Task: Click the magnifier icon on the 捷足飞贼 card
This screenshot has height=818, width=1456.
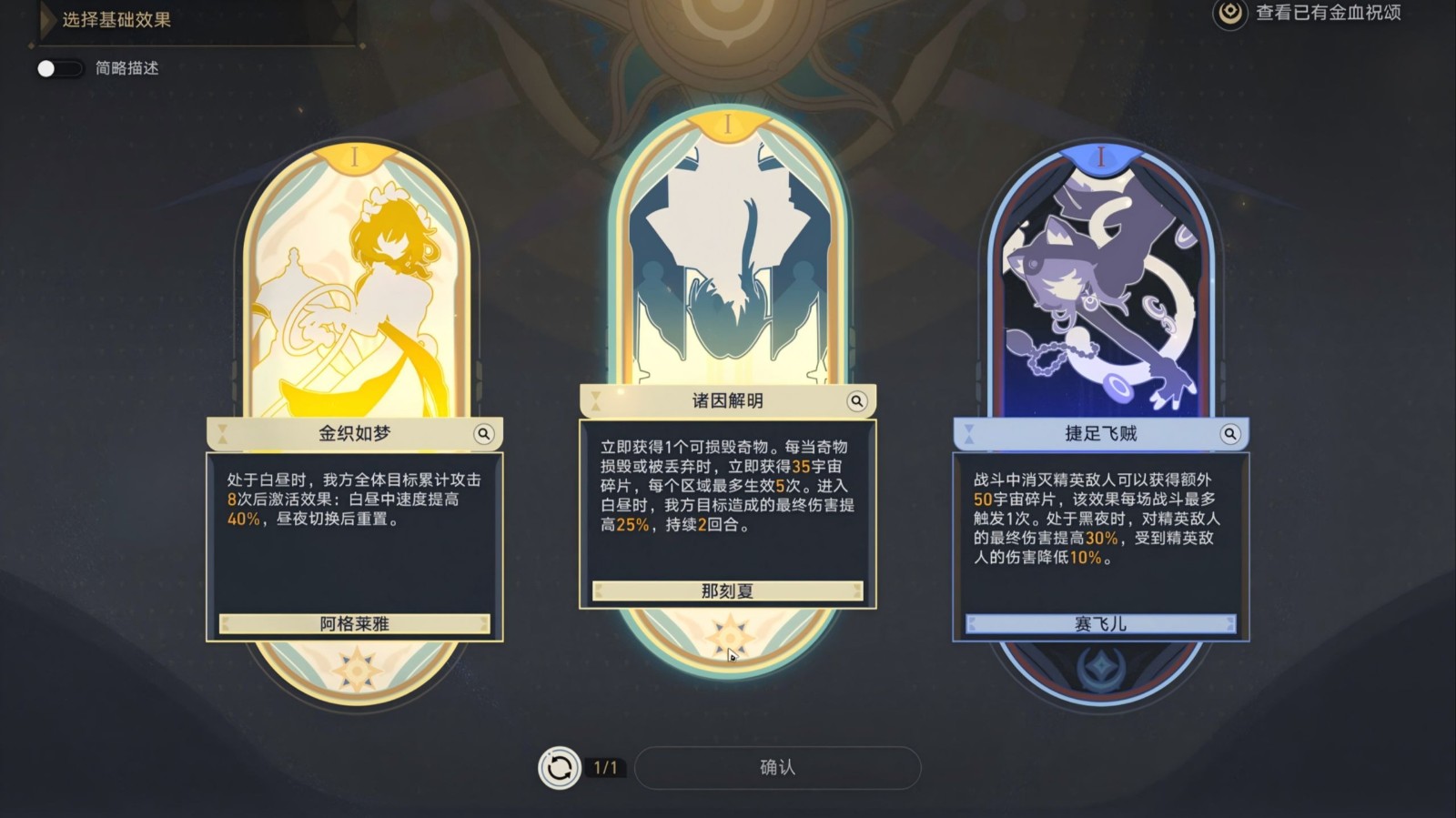Action: [x=1232, y=434]
